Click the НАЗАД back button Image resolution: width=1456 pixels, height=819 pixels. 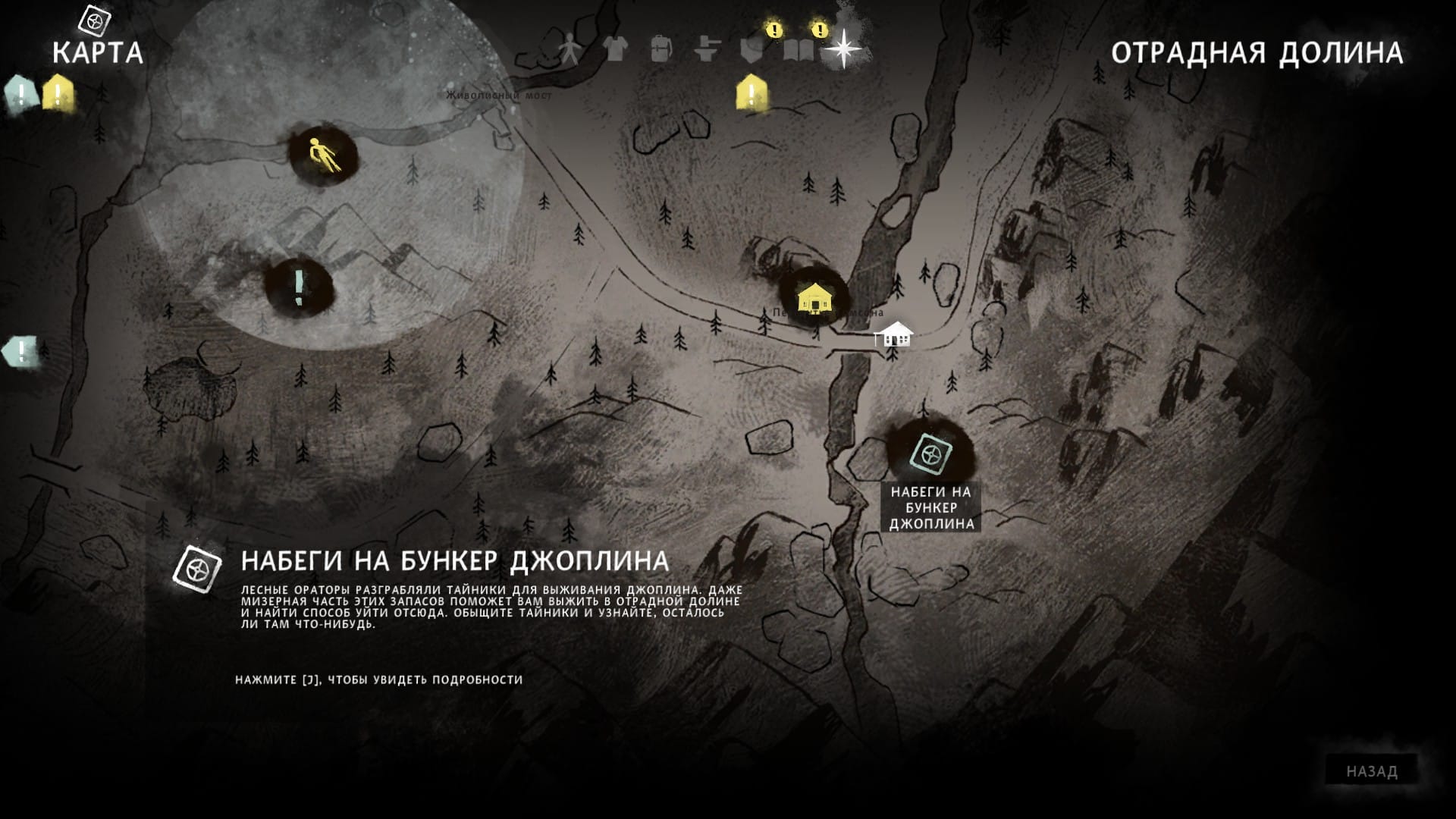pyautogui.click(x=1371, y=771)
